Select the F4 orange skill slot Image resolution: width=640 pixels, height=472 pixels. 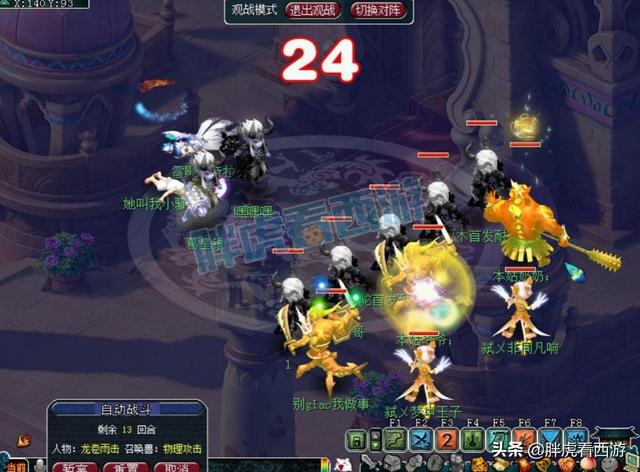(473, 440)
